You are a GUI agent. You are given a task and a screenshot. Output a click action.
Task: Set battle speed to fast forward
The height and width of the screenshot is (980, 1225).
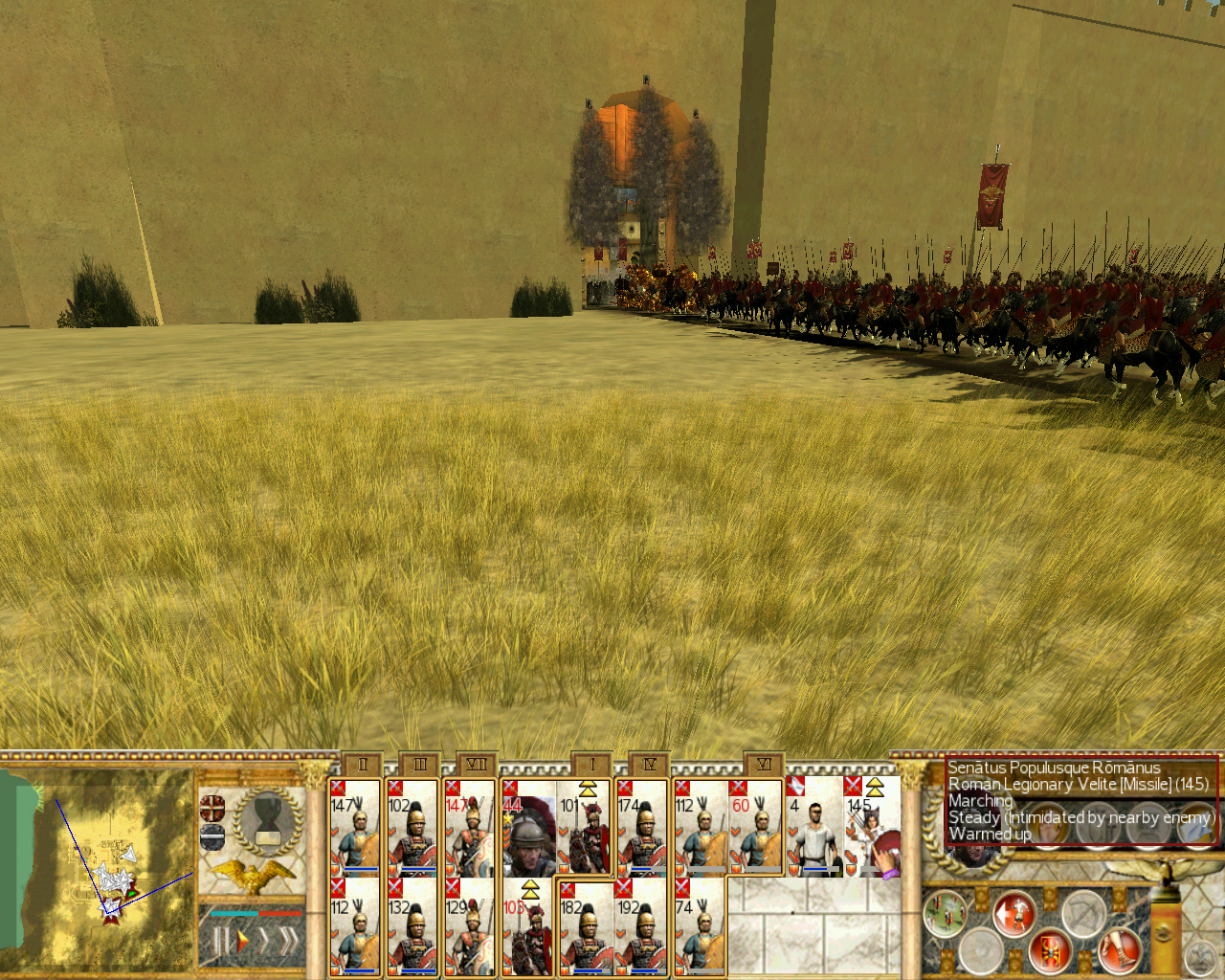(264, 942)
